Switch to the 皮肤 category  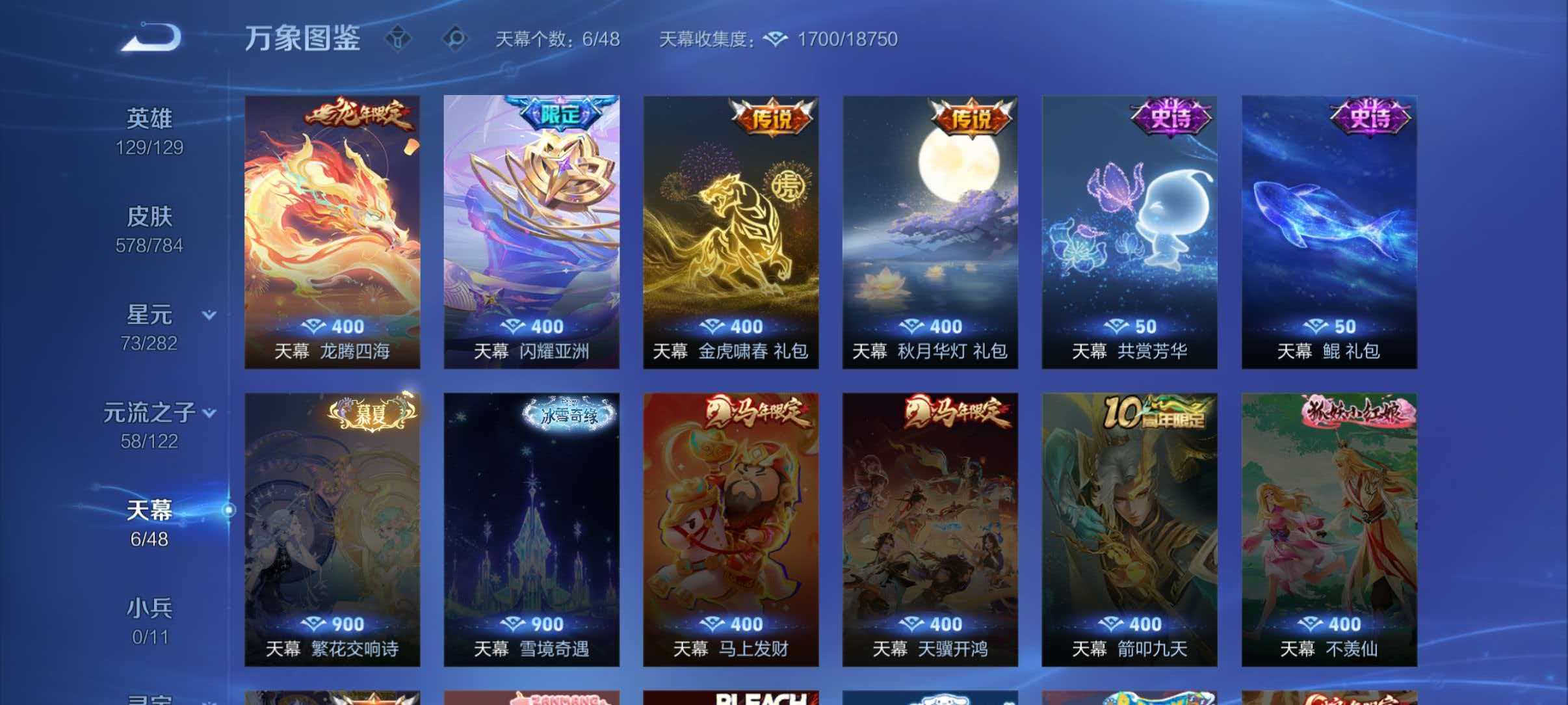tap(150, 218)
